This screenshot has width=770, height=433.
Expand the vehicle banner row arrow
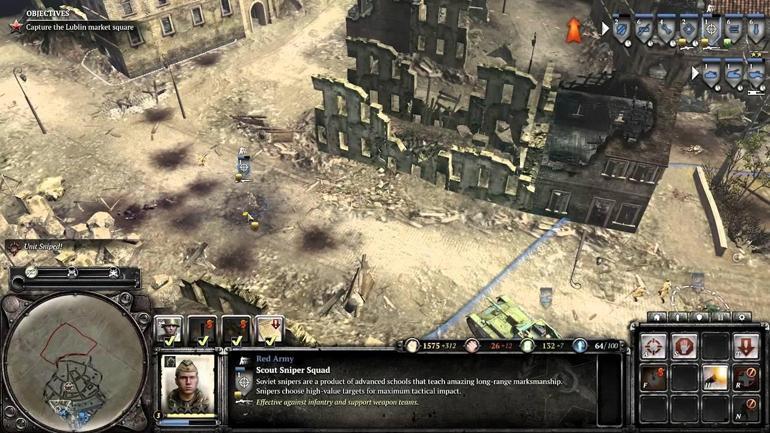tap(696, 73)
